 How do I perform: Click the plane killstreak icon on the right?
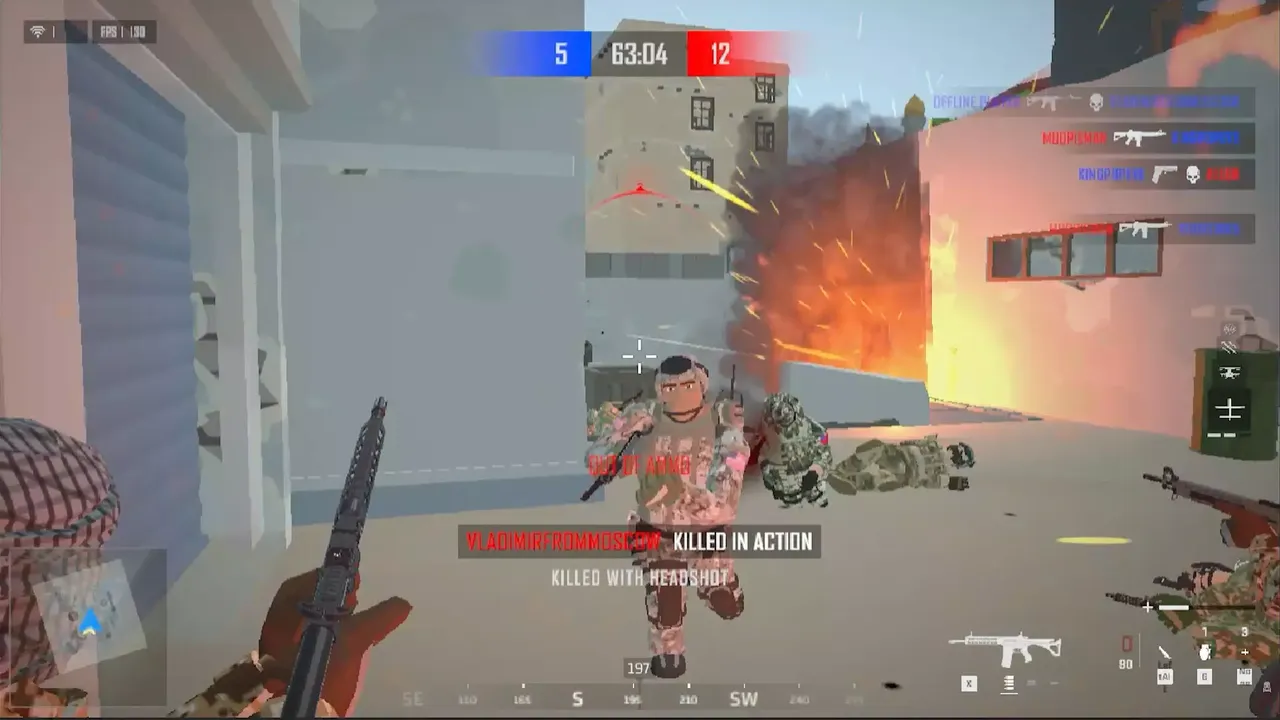1229,408
